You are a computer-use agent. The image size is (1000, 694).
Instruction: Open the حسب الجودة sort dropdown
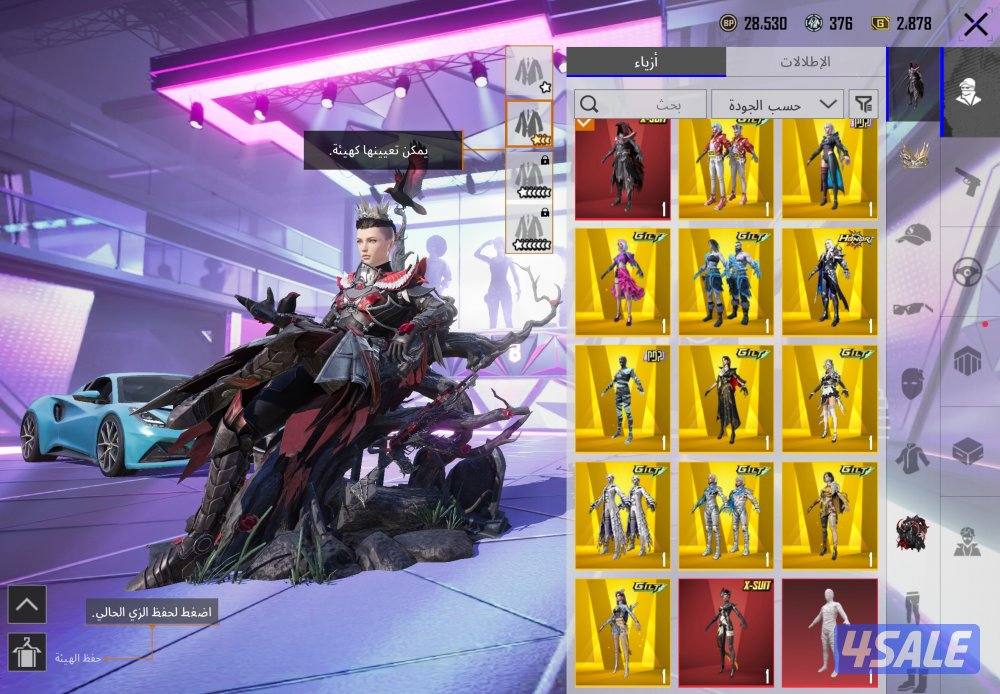tap(777, 103)
